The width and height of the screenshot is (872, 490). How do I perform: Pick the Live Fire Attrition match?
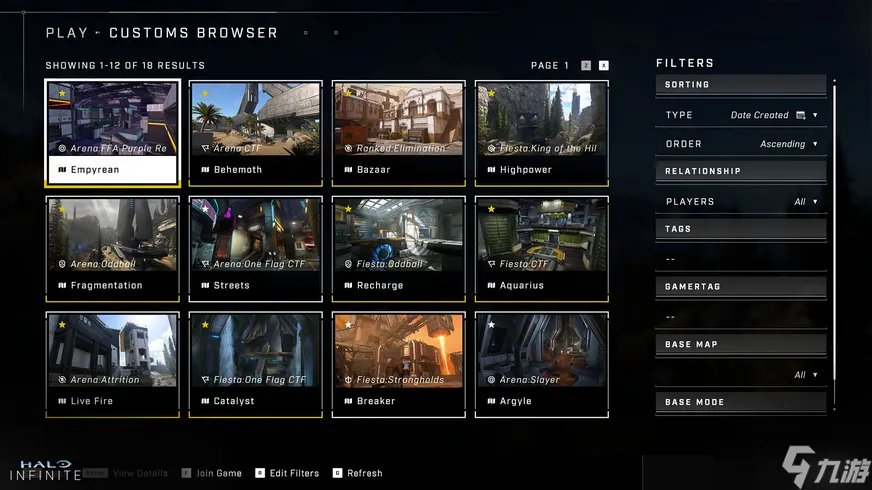(112, 364)
